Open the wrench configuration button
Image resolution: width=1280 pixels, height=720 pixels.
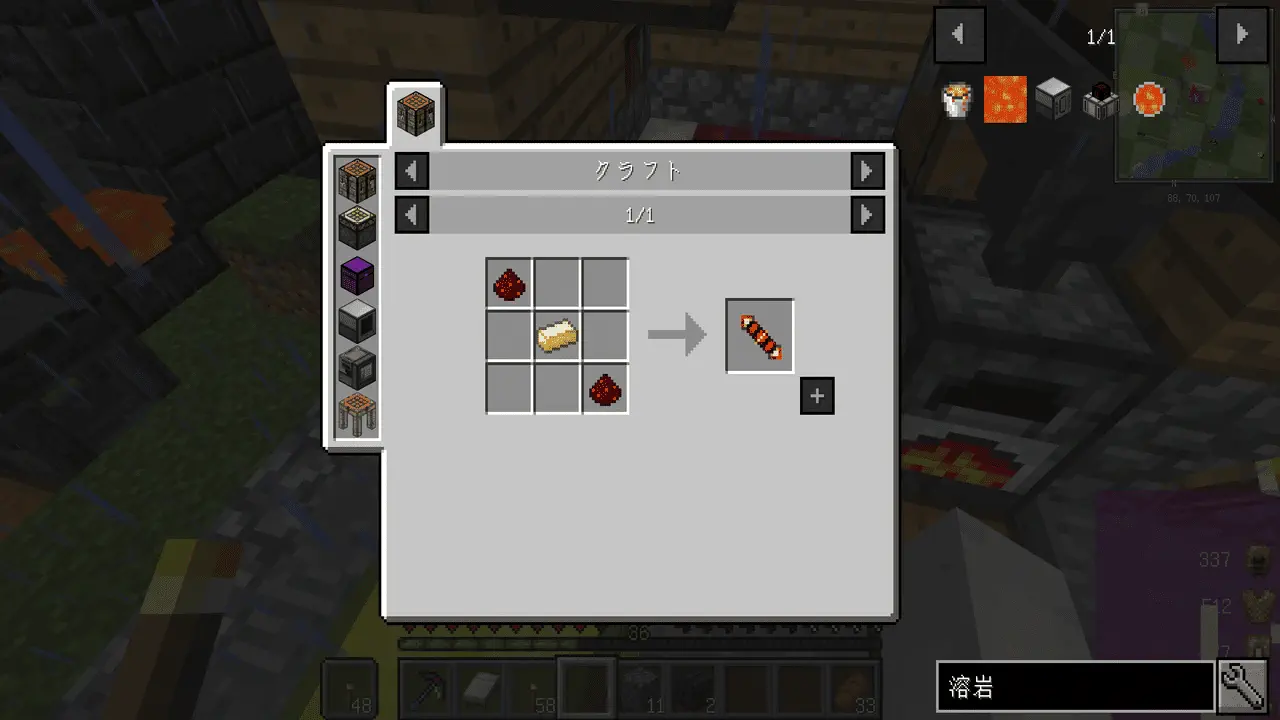pyautogui.click(x=1244, y=687)
